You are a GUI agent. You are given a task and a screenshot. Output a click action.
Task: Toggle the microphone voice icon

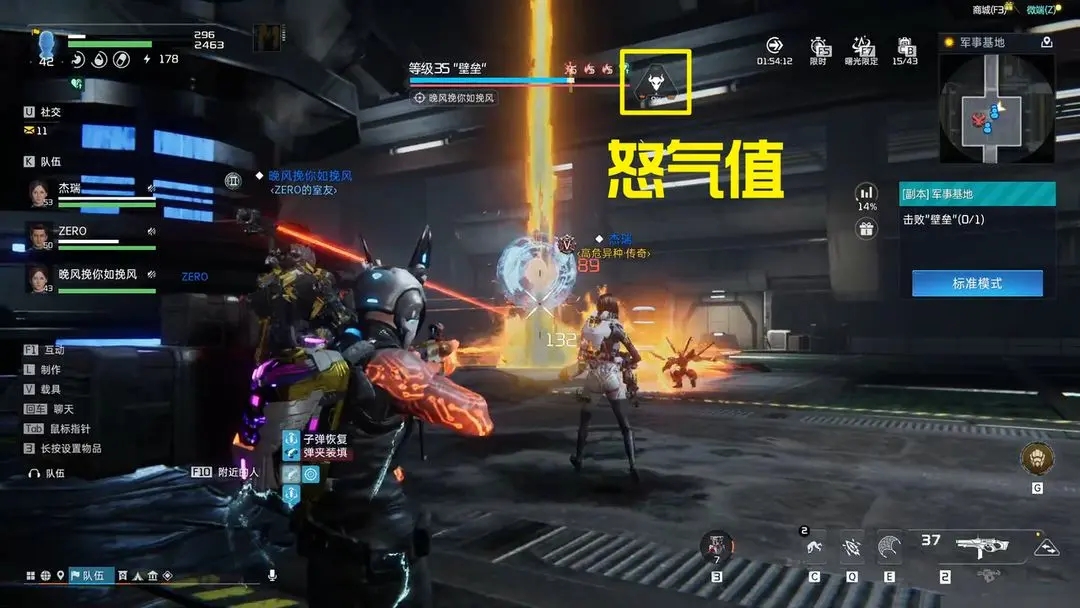tap(271, 576)
